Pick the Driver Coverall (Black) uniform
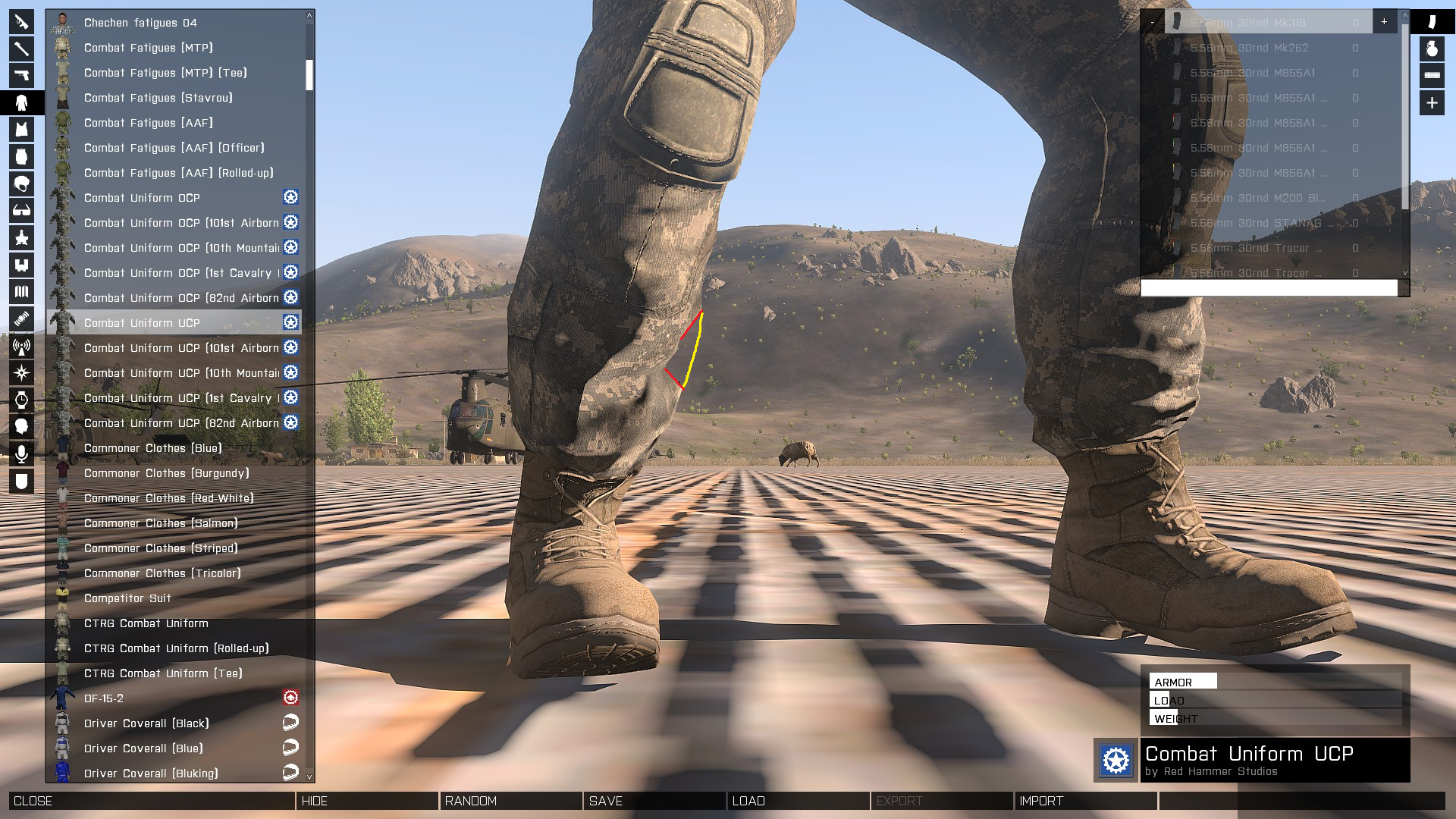The width and height of the screenshot is (1456, 819). click(x=146, y=723)
